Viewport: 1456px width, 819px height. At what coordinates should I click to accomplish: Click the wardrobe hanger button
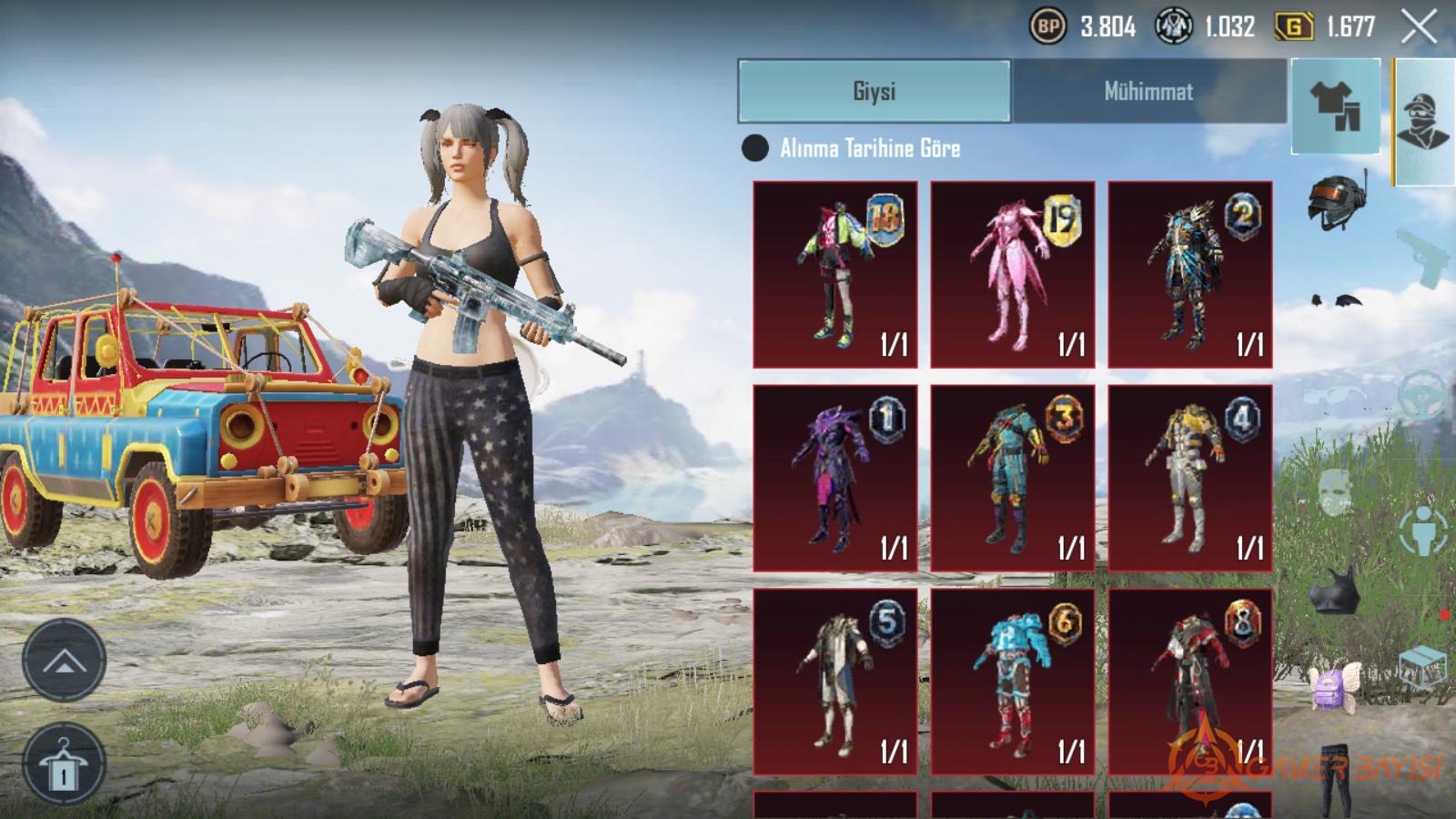click(x=63, y=763)
